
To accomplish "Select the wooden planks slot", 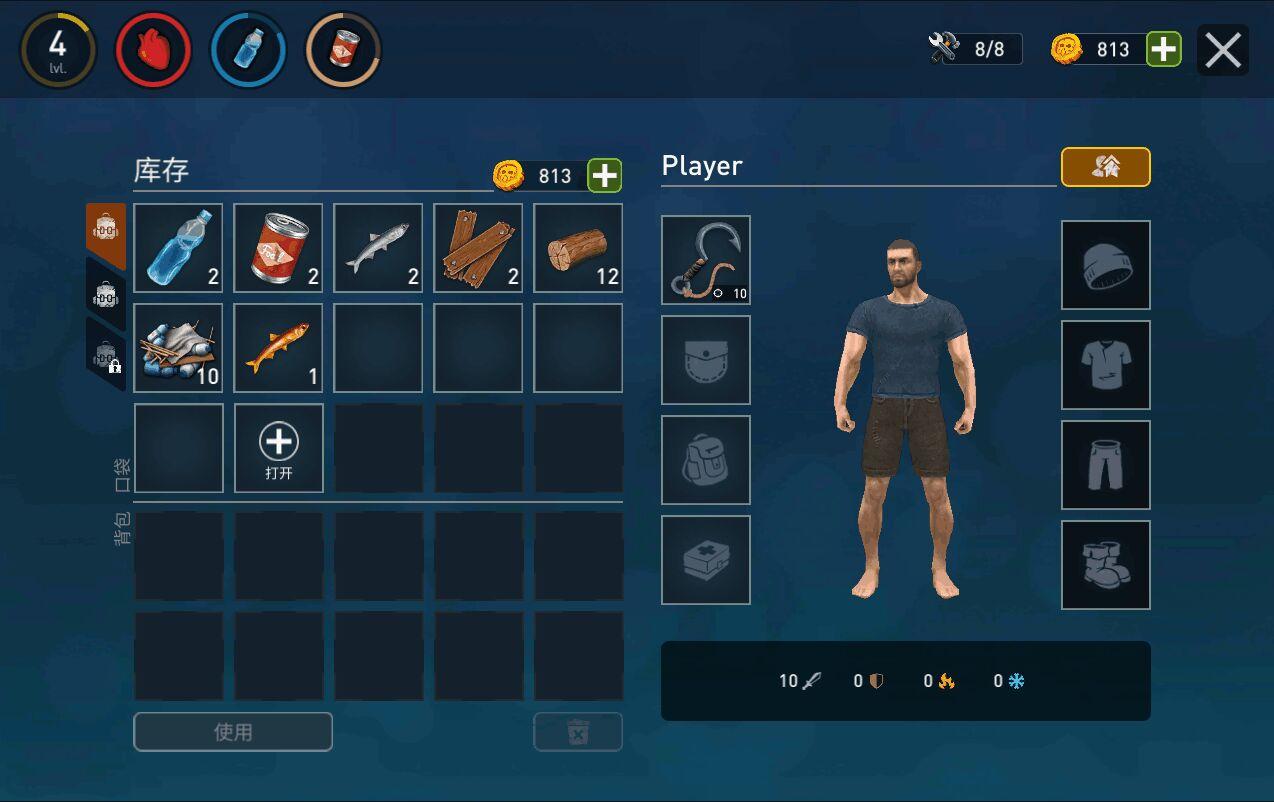I will pyautogui.click(x=478, y=248).
